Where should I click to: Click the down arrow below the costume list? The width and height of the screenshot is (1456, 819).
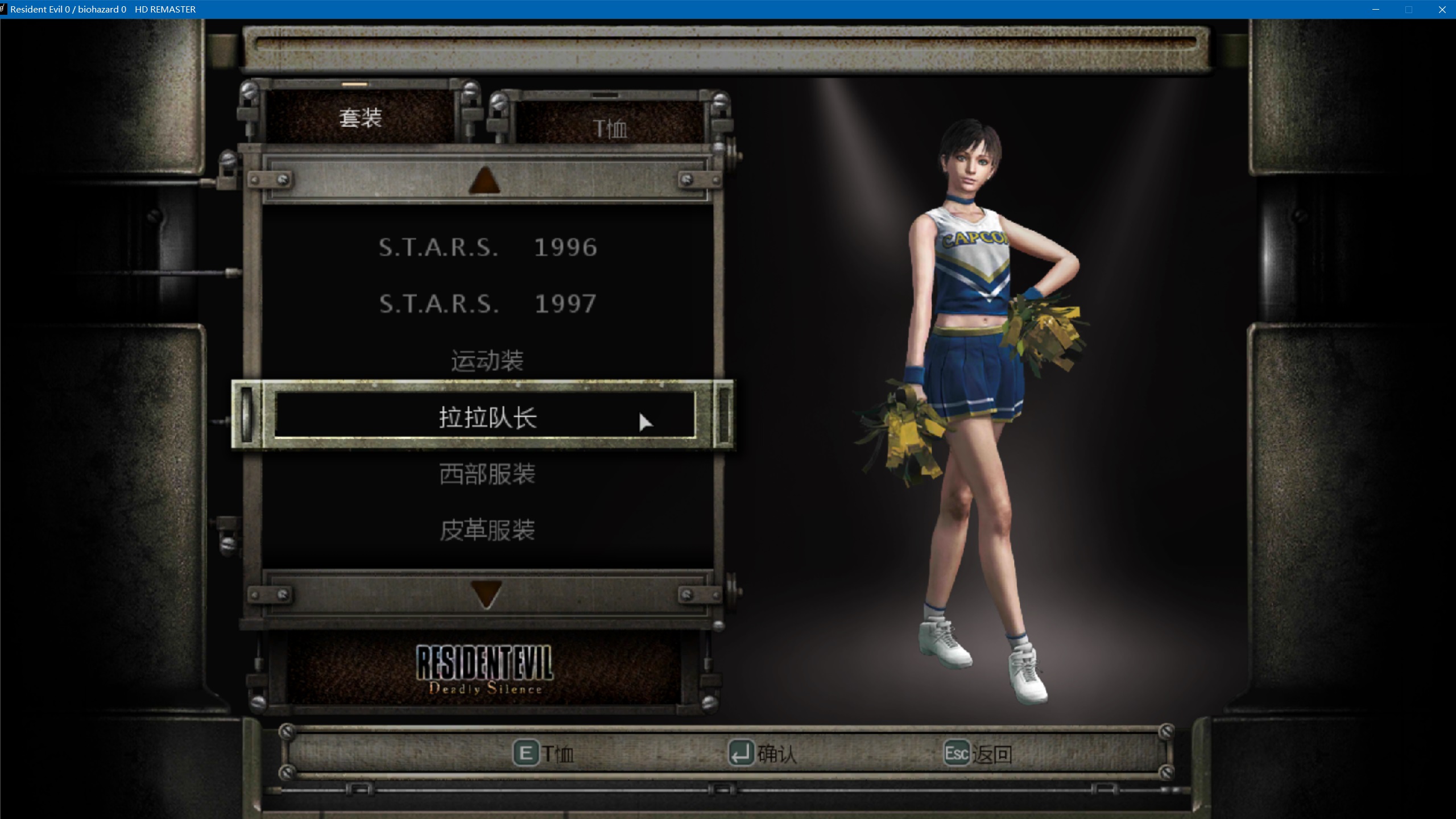pos(486,595)
